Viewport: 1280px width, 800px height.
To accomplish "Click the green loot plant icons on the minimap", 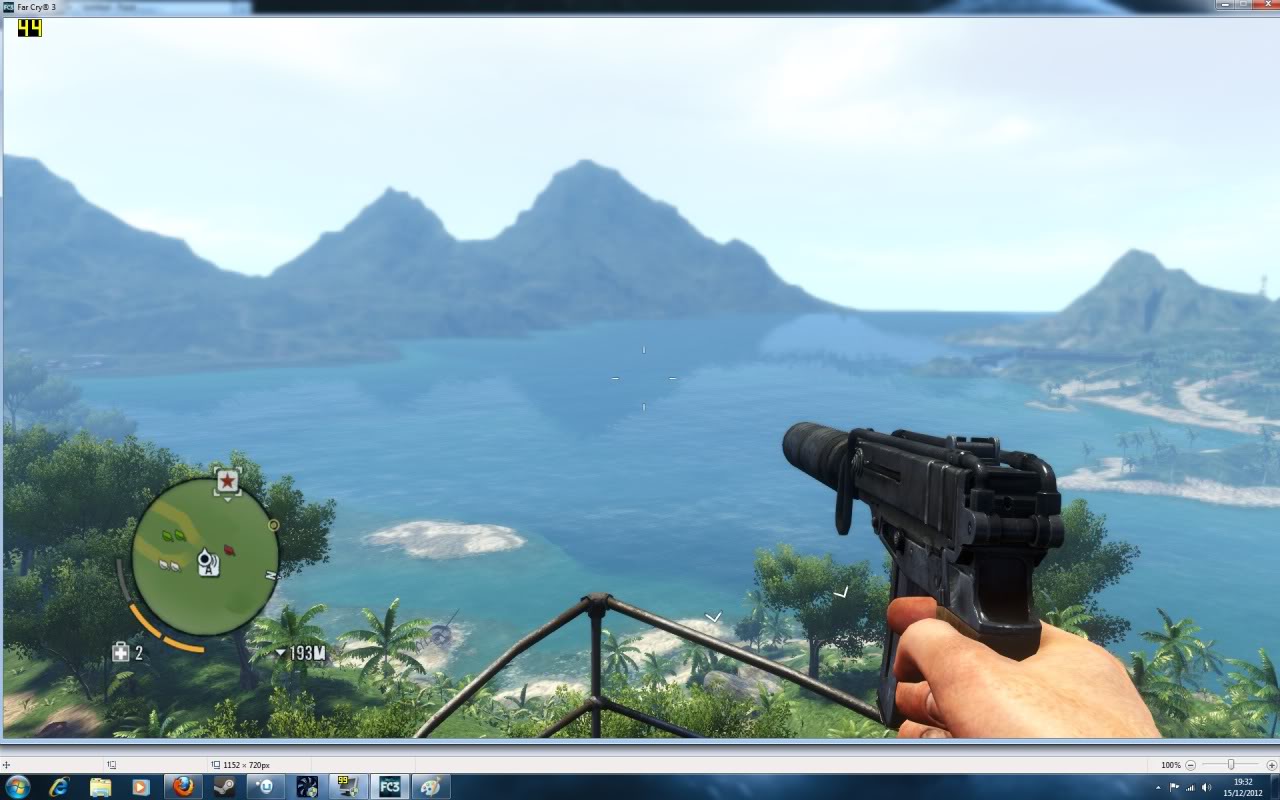I will pos(172,536).
